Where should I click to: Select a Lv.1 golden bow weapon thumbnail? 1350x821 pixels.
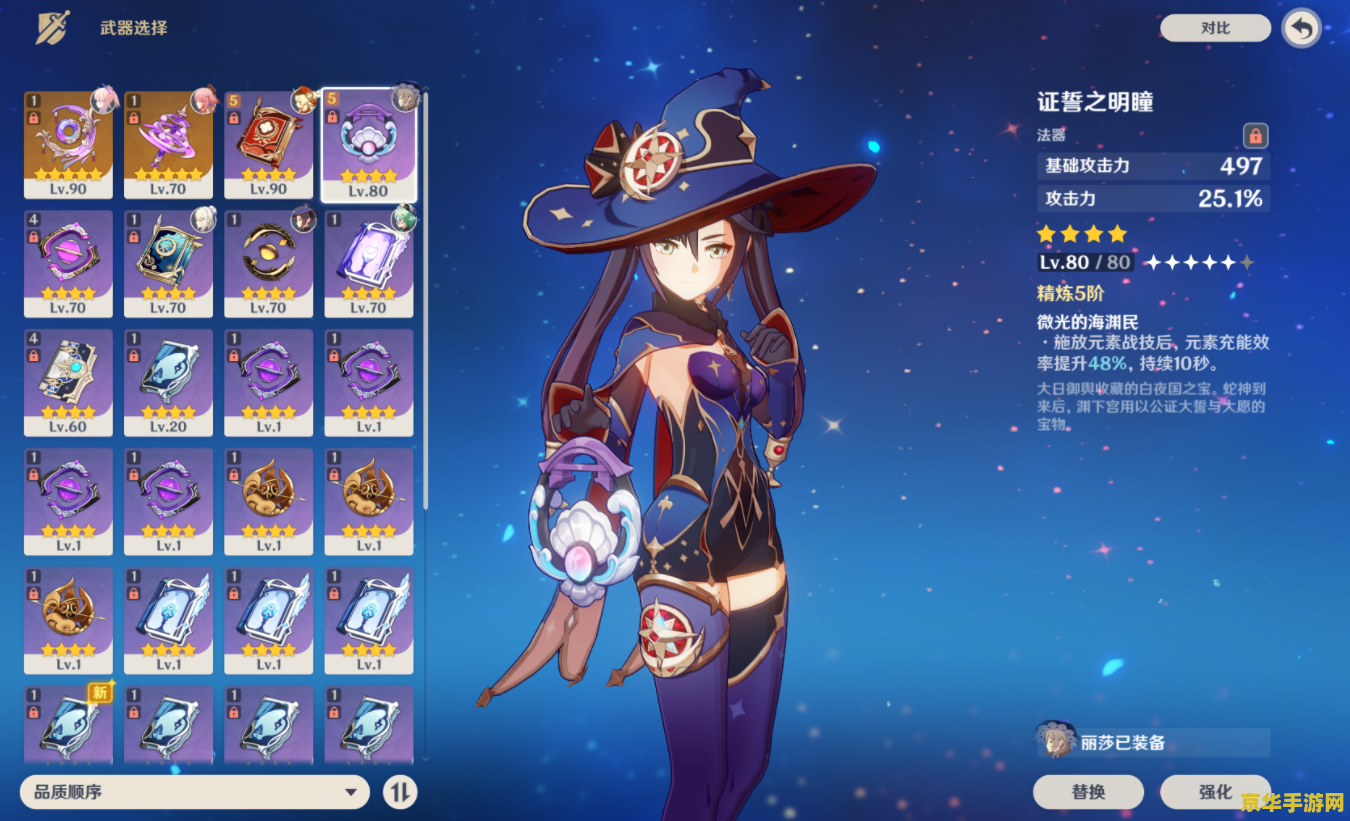pyautogui.click(x=268, y=500)
